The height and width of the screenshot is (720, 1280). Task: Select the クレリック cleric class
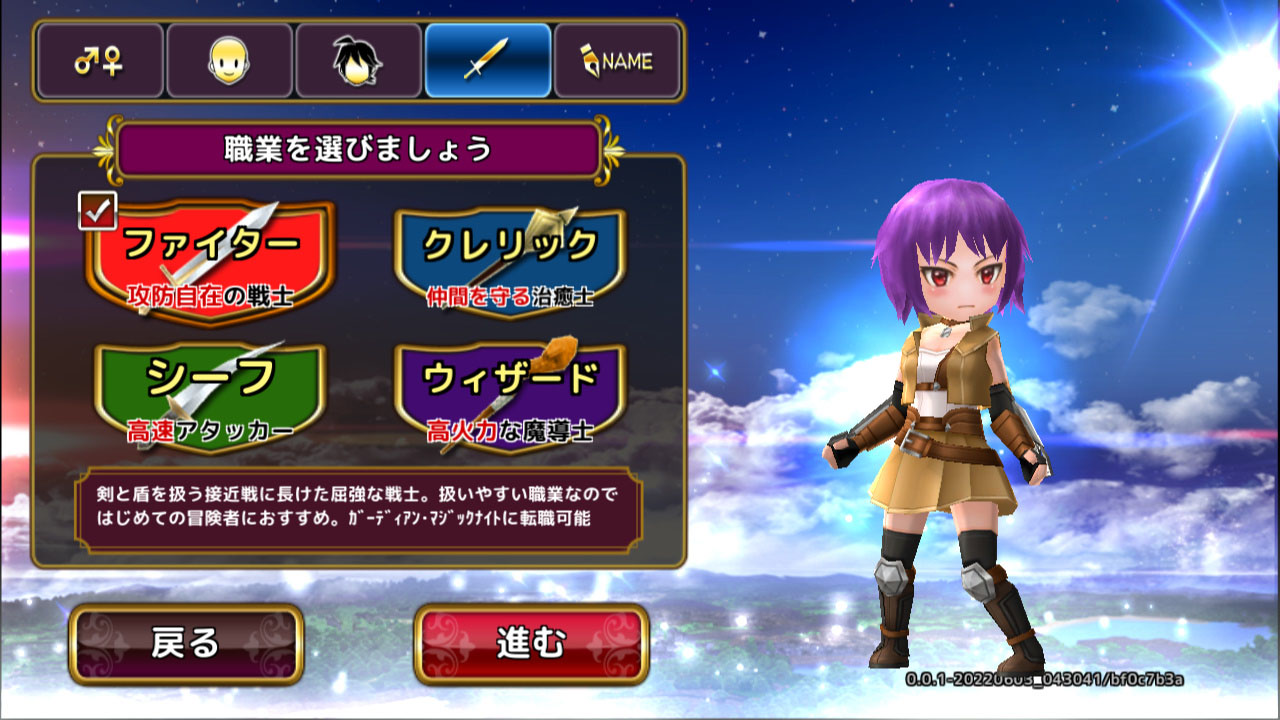[x=510, y=261]
